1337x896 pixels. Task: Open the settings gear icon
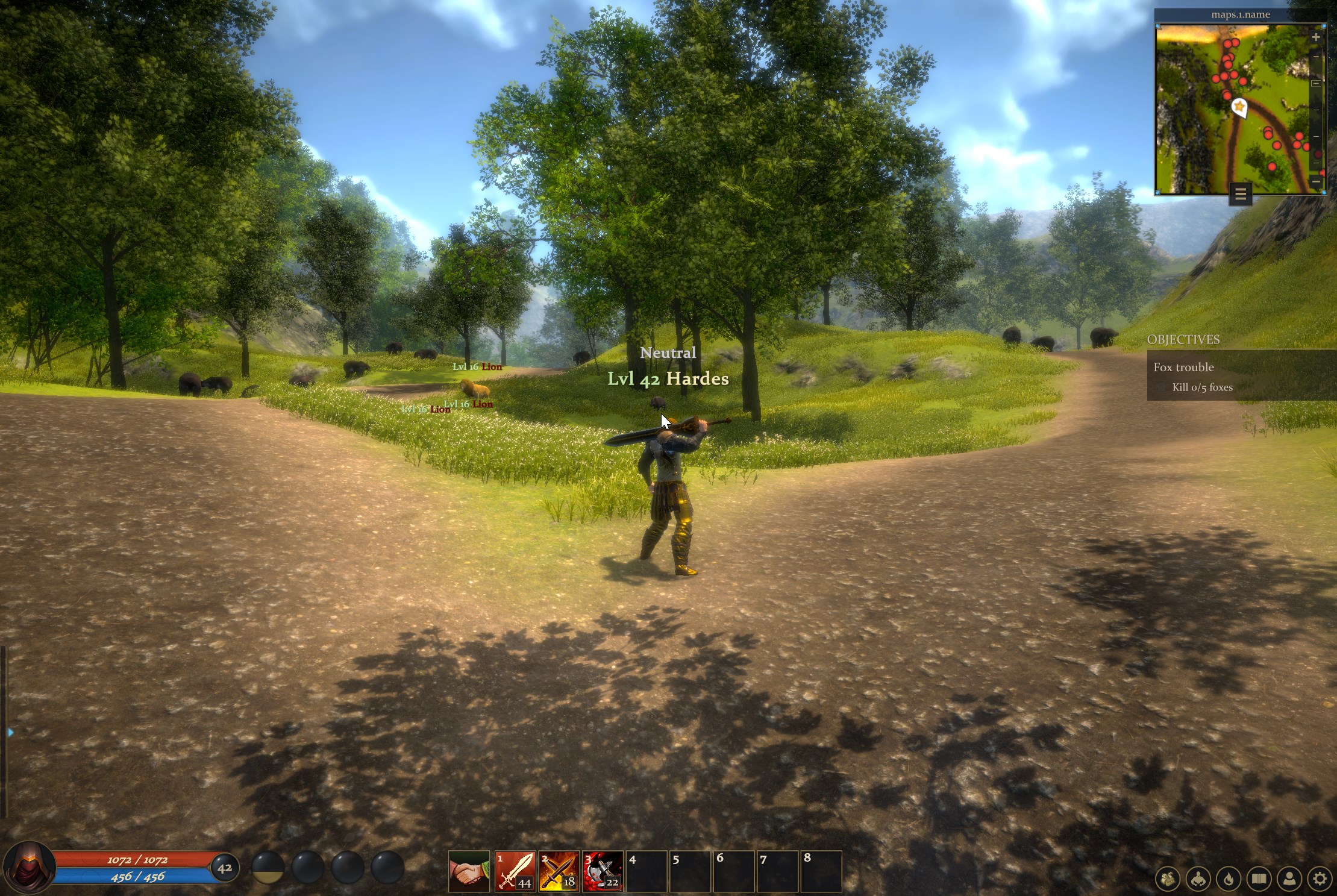[1320, 879]
